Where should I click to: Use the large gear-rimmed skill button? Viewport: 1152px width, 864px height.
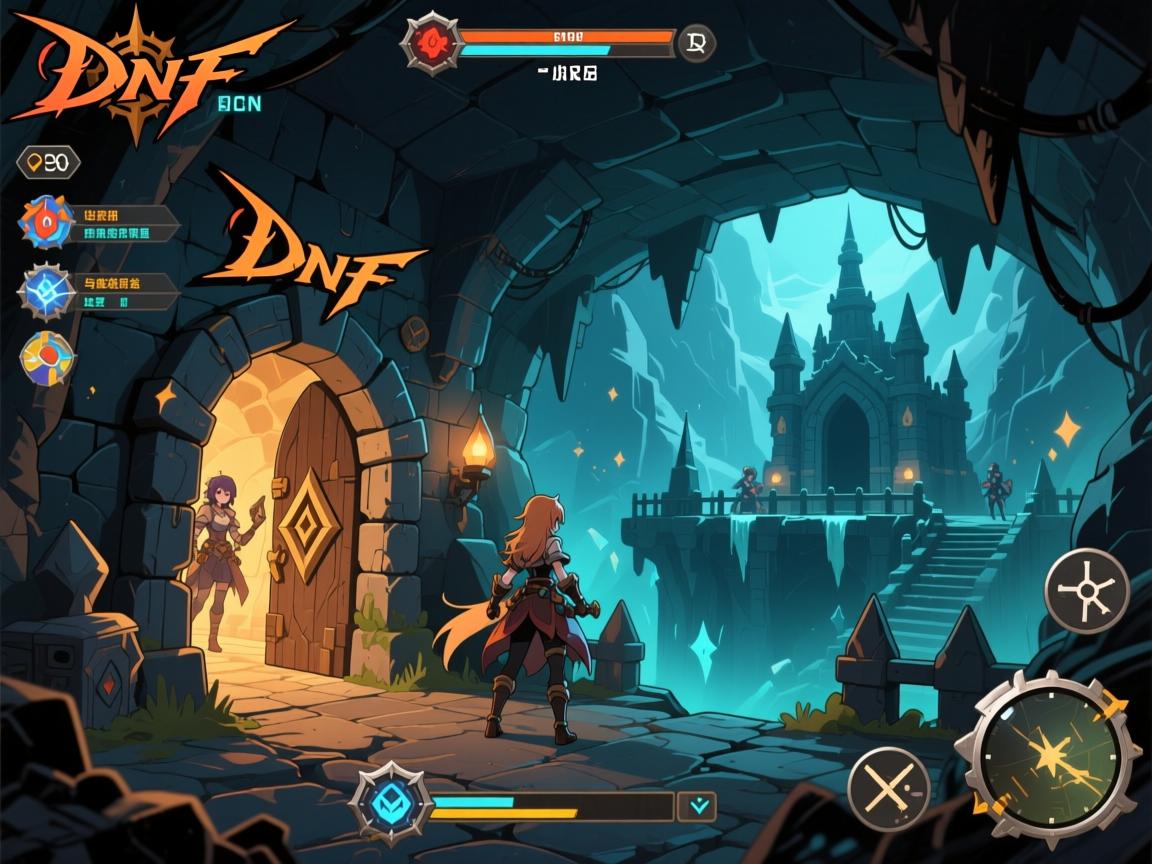click(x=1049, y=757)
